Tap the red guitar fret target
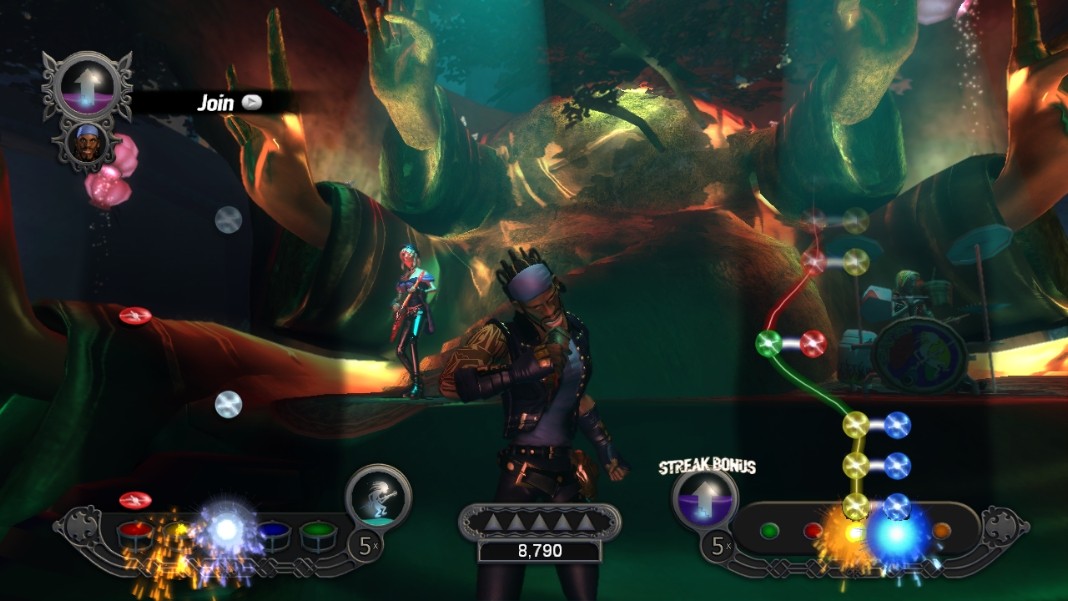 [813, 531]
